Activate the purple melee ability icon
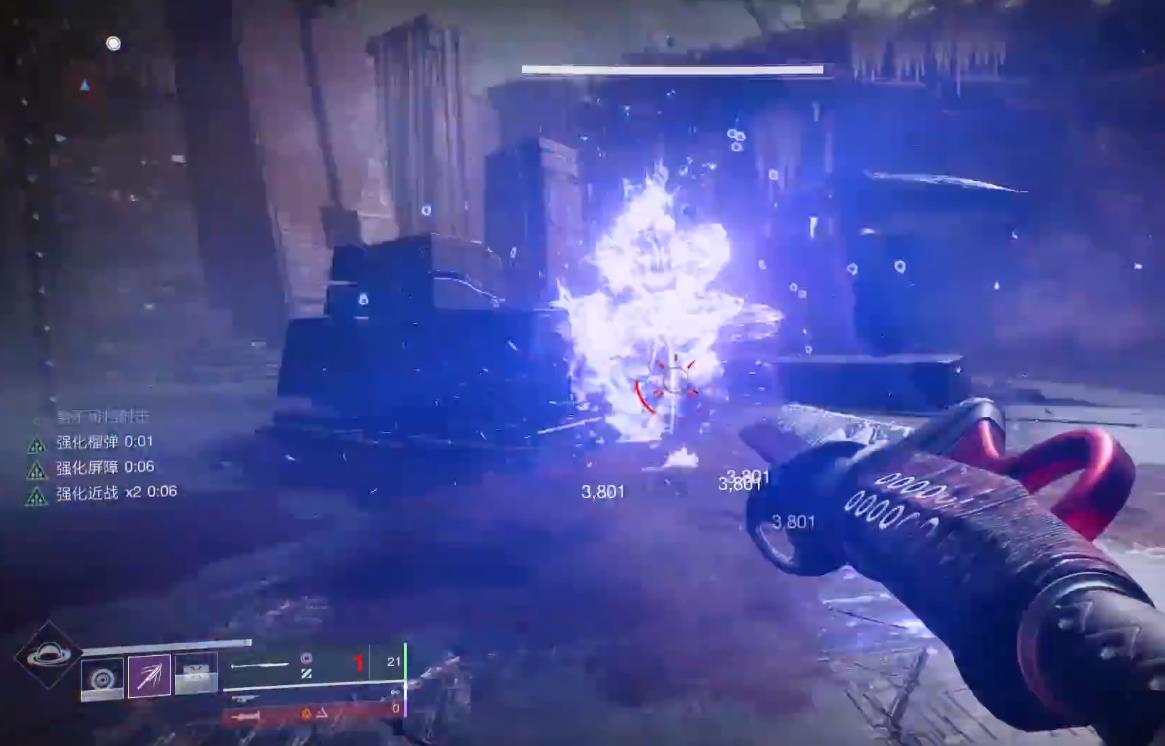This screenshot has height=746, width=1165. point(149,677)
